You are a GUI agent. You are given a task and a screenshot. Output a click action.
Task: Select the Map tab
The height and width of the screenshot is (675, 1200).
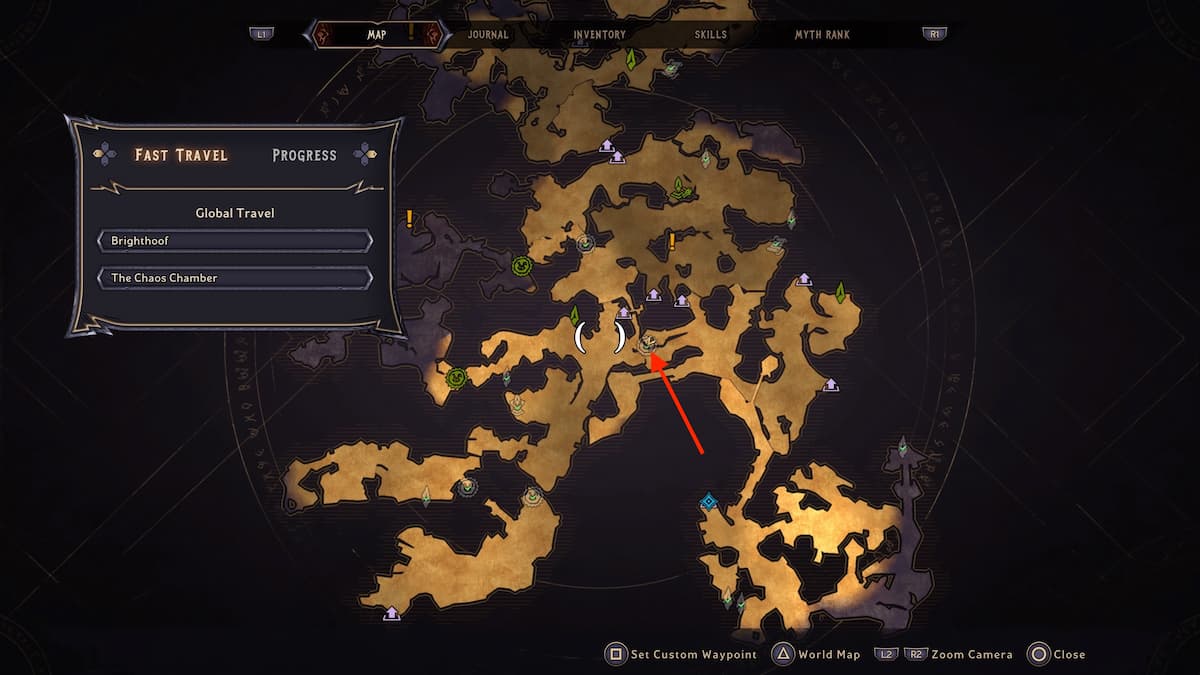[x=377, y=34]
